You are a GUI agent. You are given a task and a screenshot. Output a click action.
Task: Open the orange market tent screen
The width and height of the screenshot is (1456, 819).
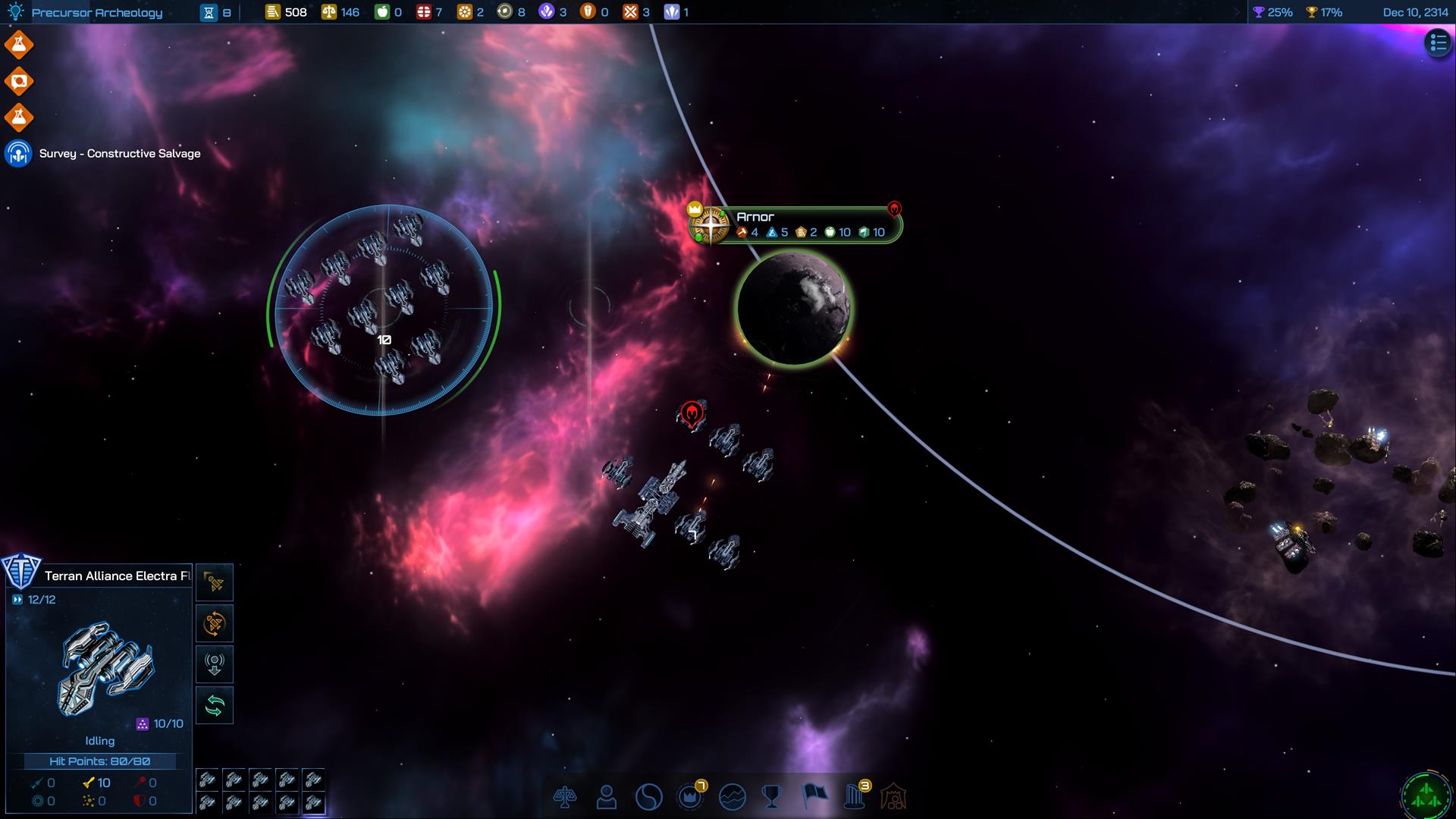tap(894, 796)
